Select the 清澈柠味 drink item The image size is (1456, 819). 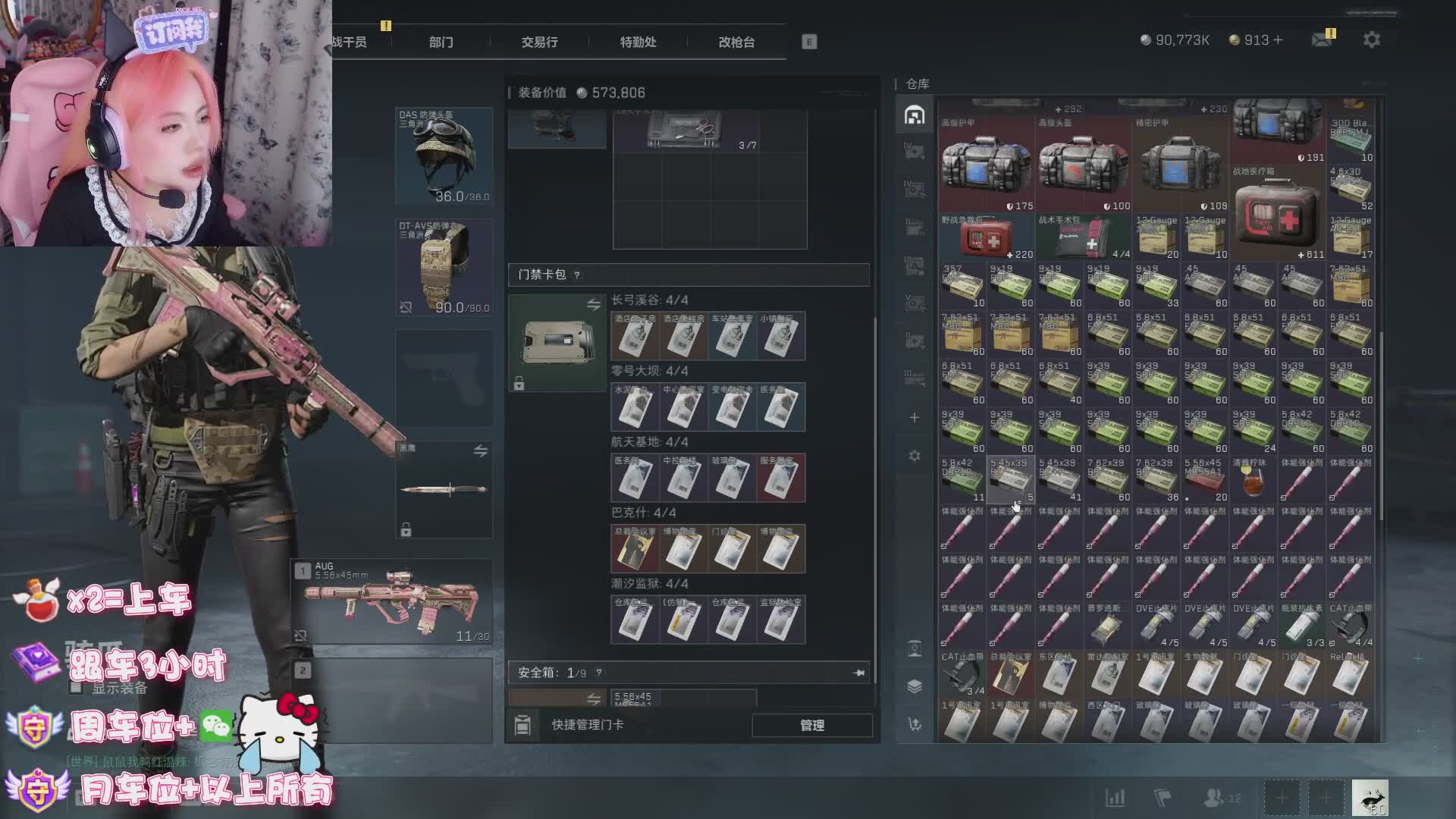pos(1254,479)
